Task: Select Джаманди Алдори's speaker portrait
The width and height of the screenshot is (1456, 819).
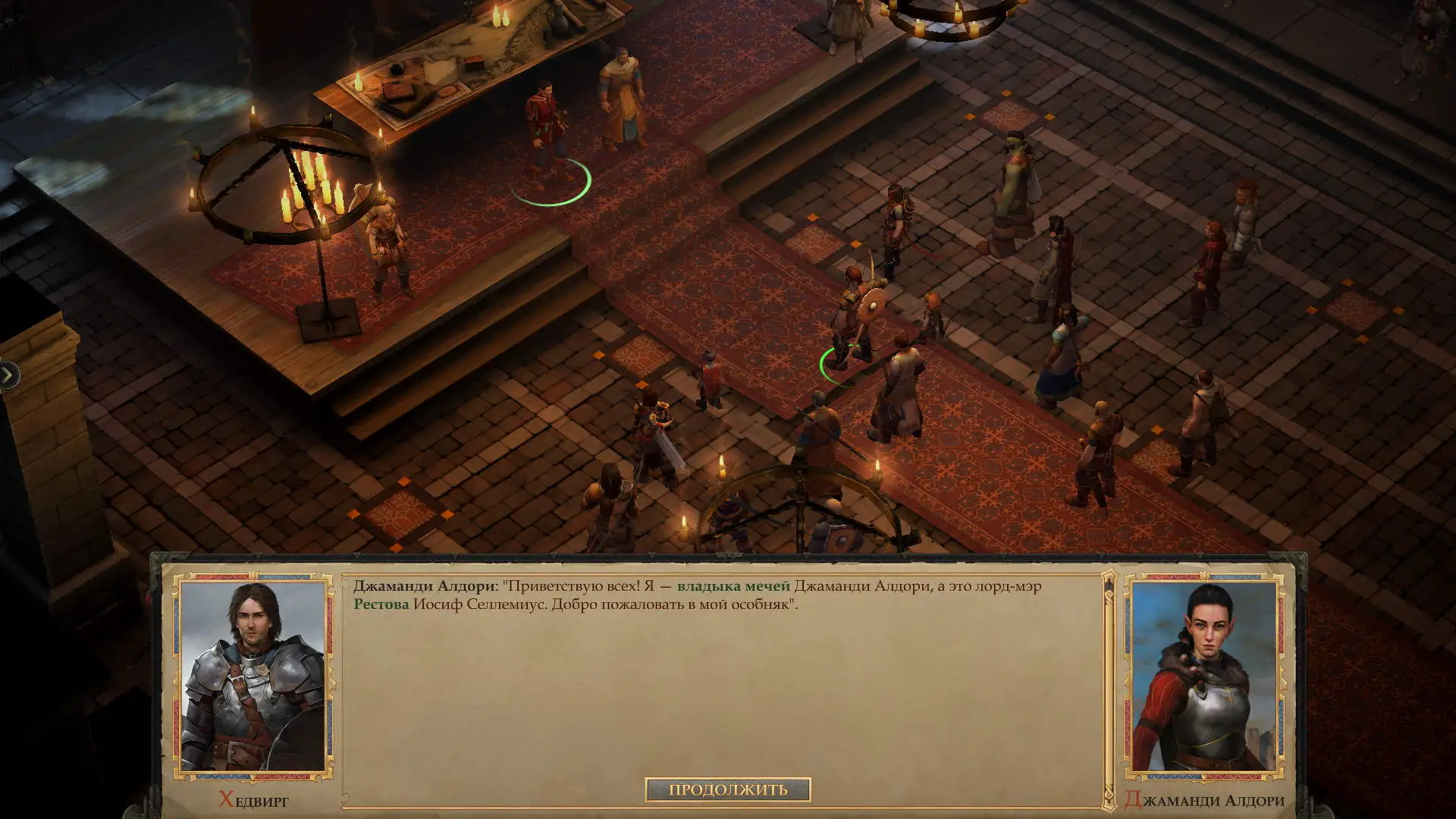Action: pos(1203,676)
